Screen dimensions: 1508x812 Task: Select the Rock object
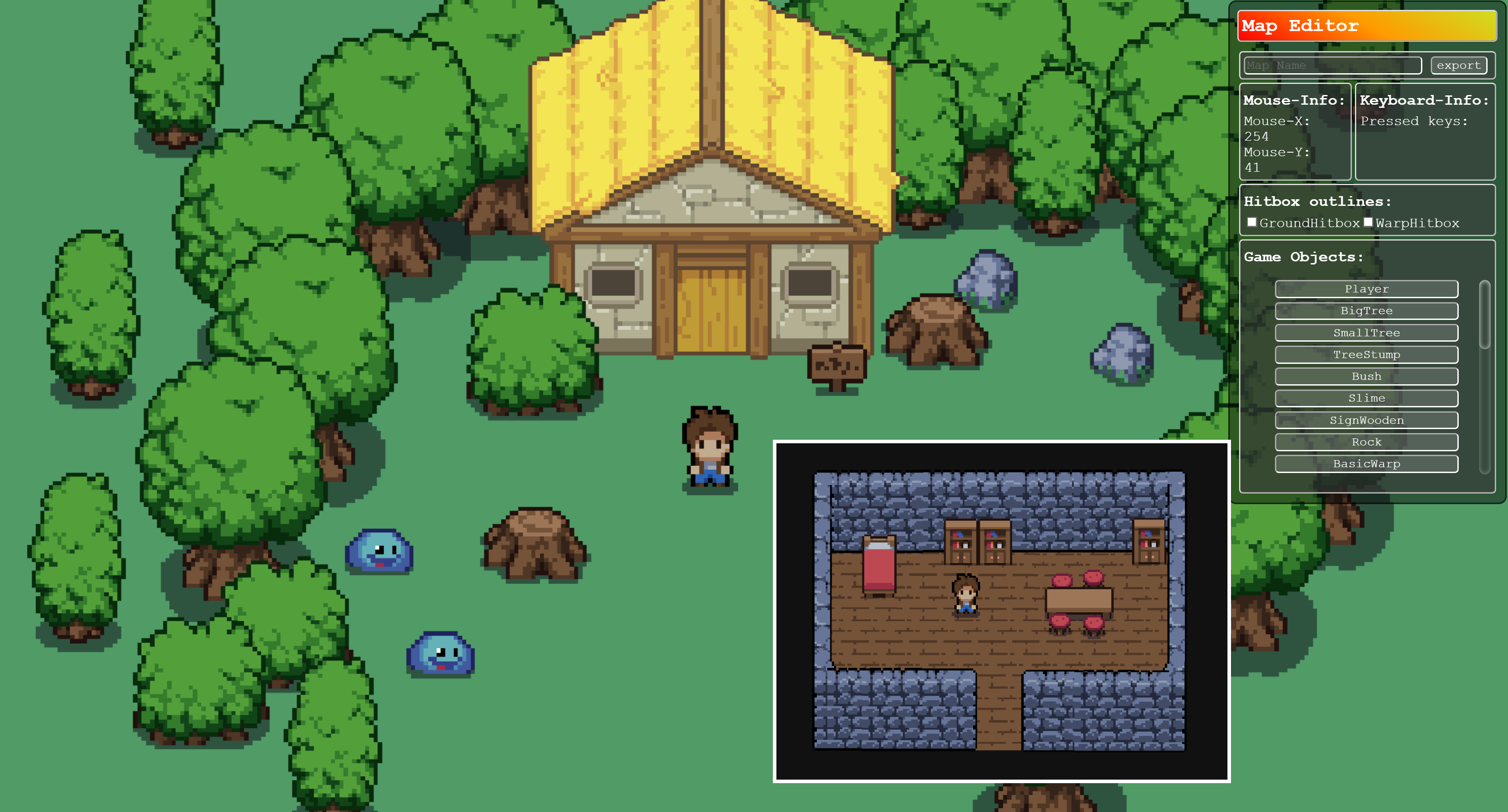(1366, 441)
